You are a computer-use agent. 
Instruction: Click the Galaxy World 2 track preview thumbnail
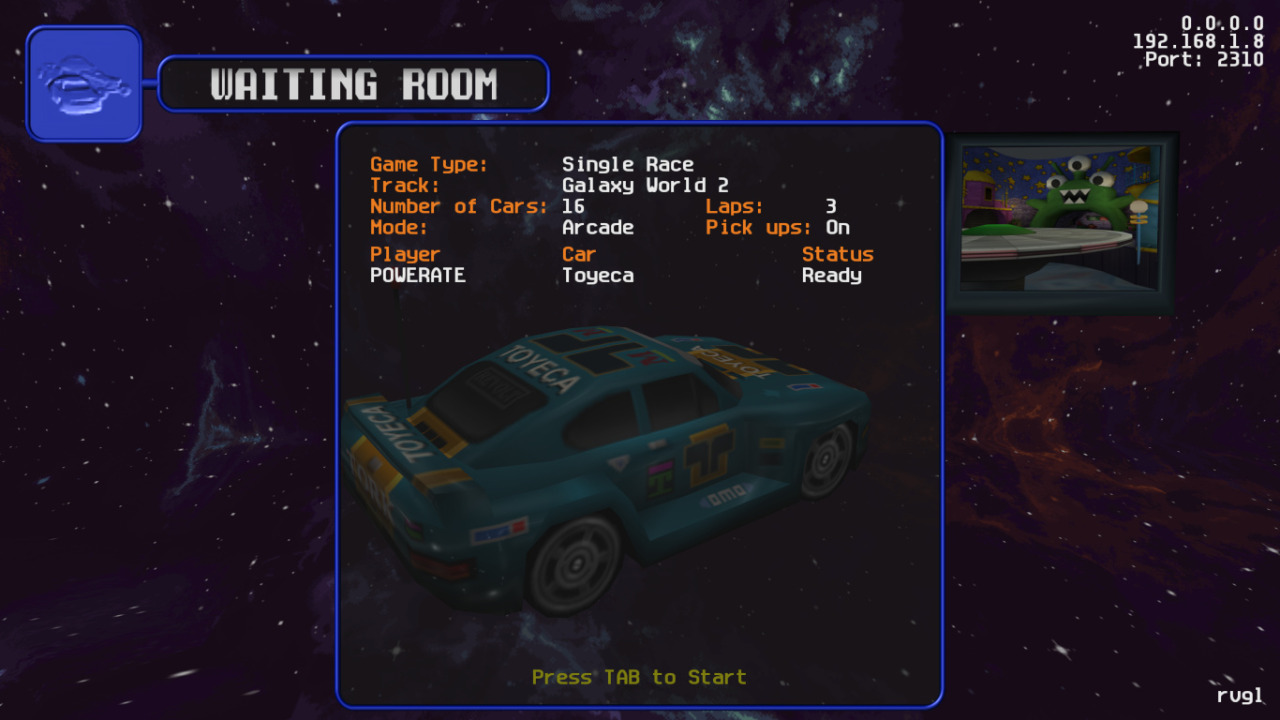click(1061, 222)
